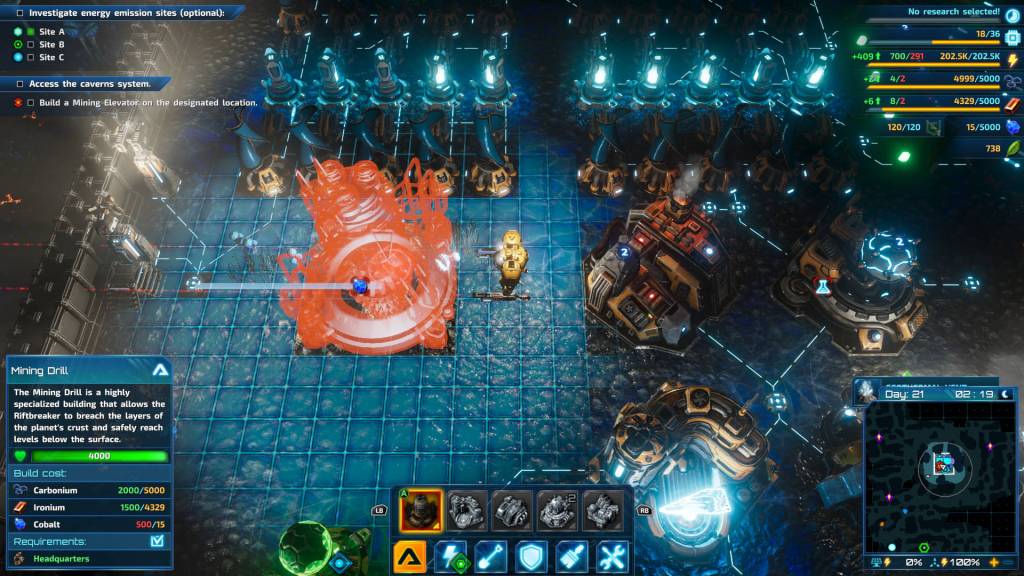
Task: Open research via the clock icon
Action: click(1011, 13)
